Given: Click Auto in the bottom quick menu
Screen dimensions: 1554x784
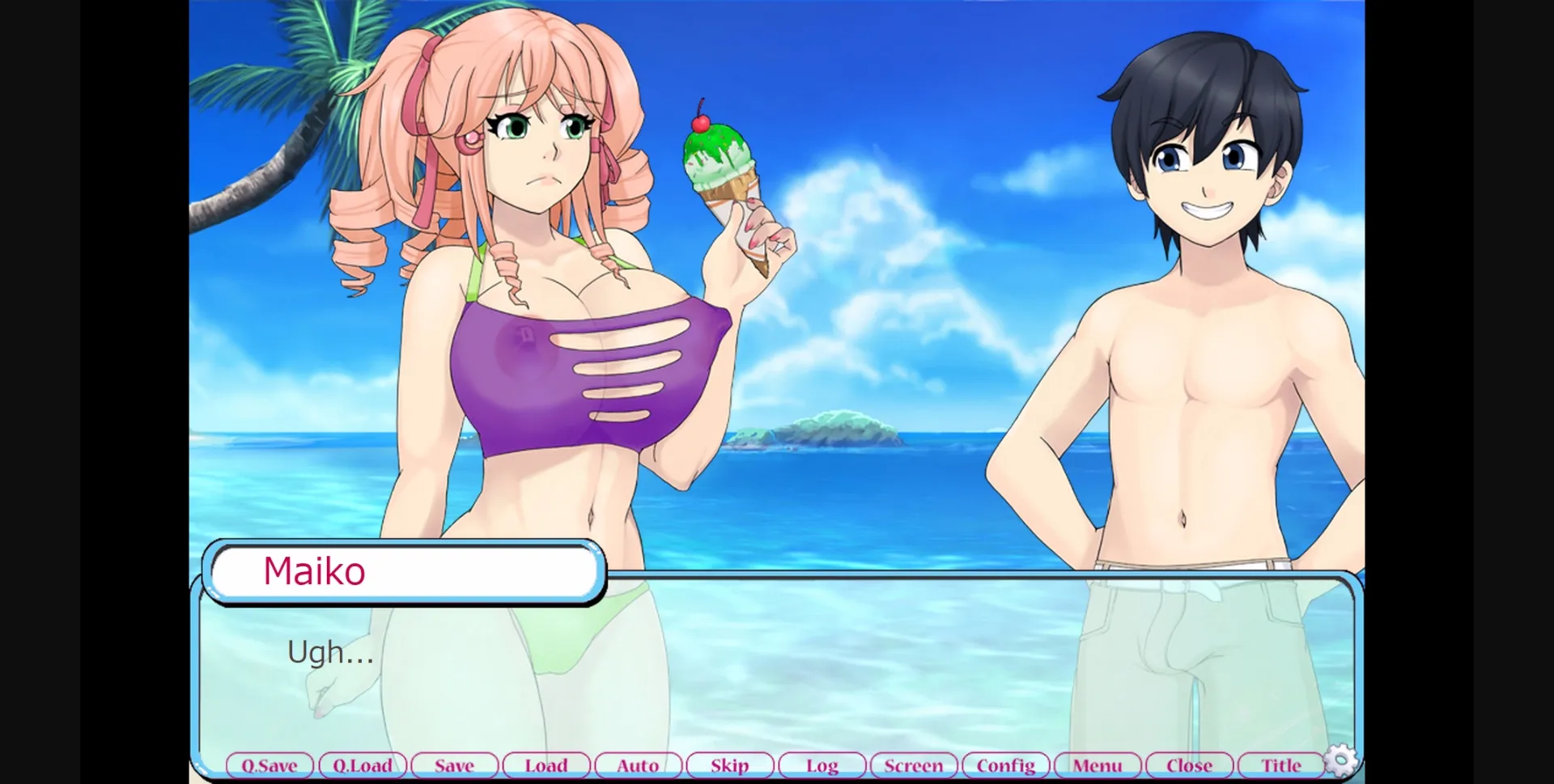Looking at the screenshot, I should click(638, 765).
